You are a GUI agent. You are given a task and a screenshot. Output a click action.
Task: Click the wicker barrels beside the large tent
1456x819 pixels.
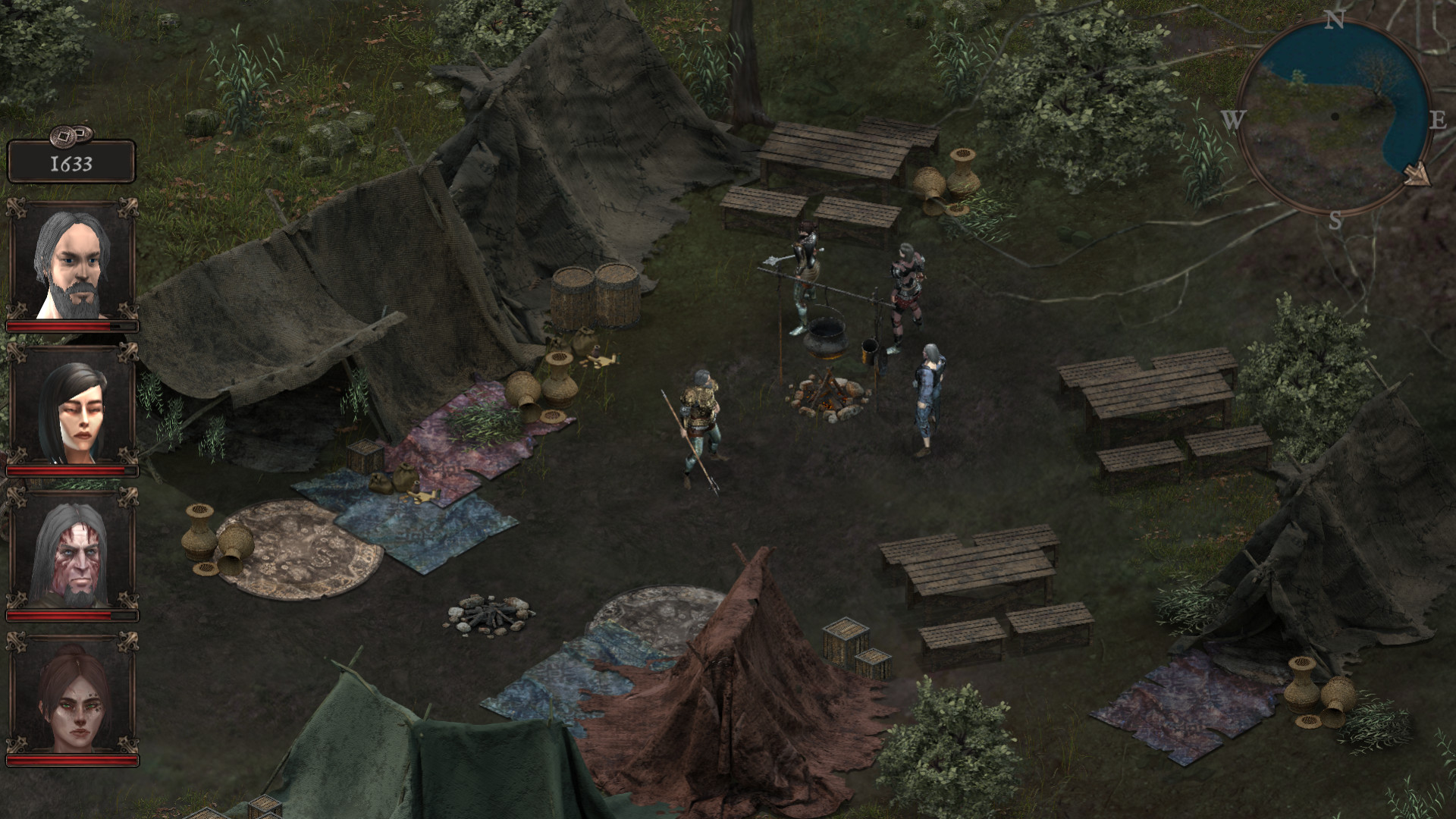pos(595,296)
